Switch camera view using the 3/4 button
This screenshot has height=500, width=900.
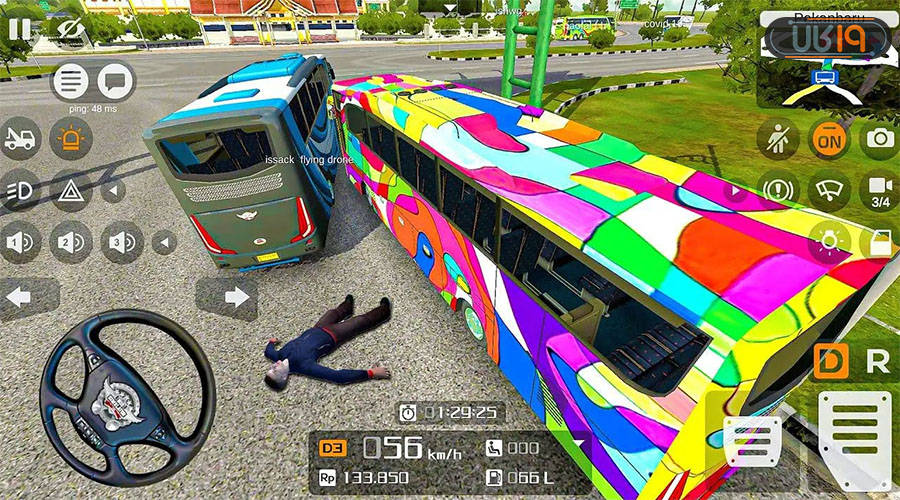coord(880,190)
